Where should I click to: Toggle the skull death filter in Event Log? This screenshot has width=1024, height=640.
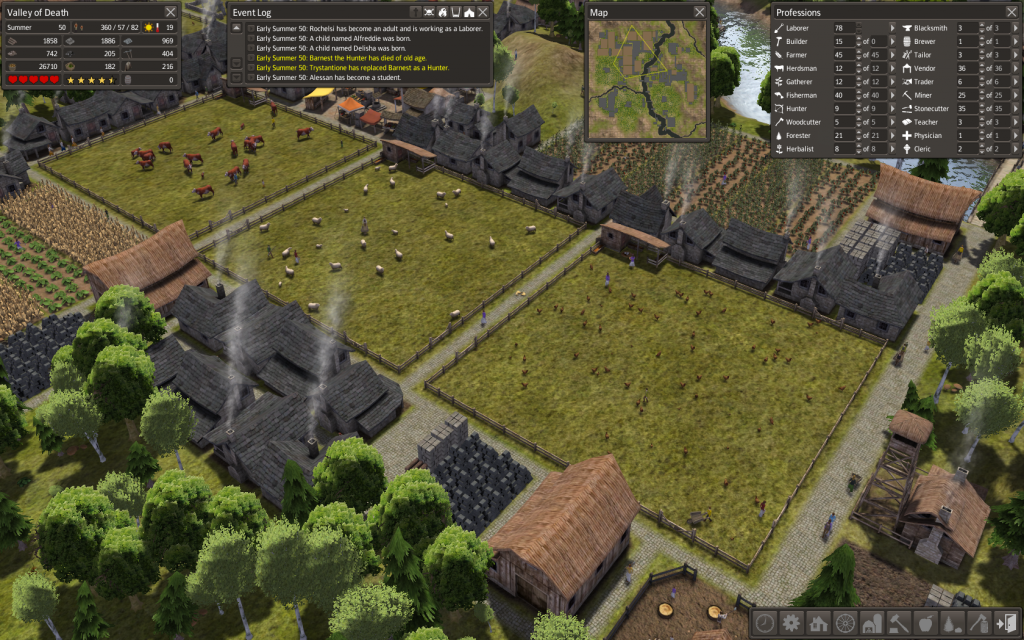(427, 12)
